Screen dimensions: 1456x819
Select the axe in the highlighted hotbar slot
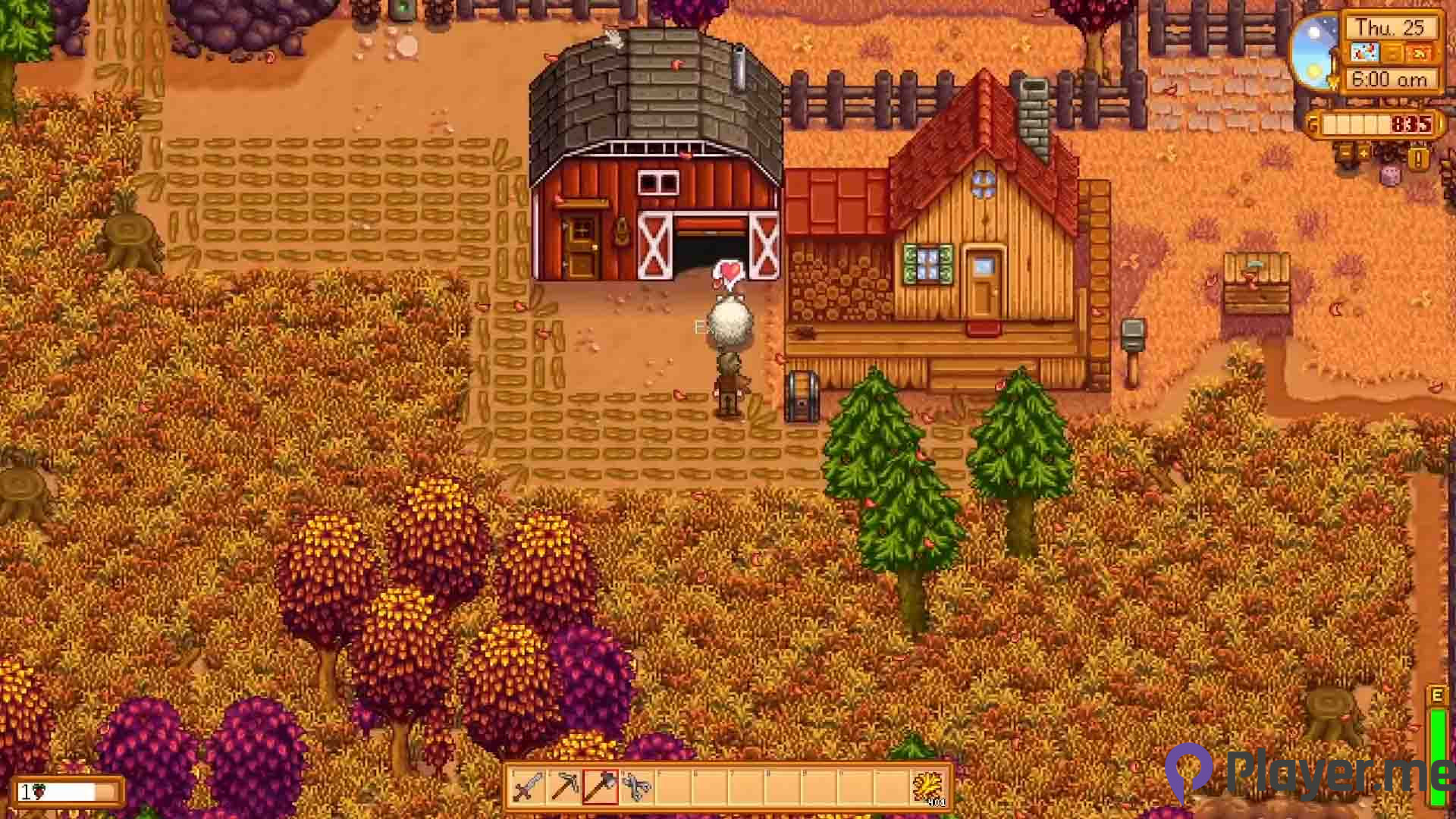(x=600, y=787)
